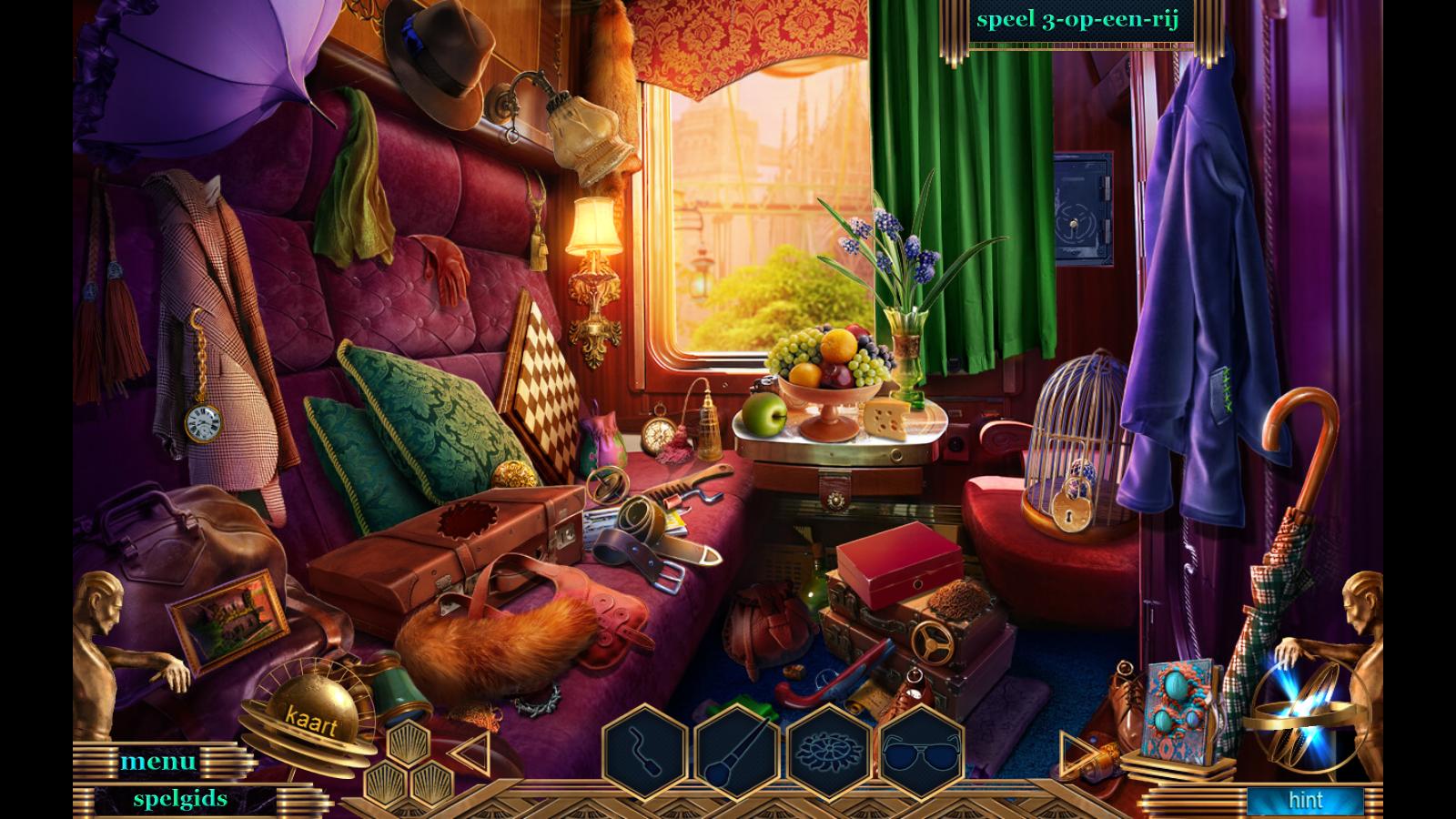Select the flower brooch silhouette slot
1456x819 pixels.
[x=830, y=753]
